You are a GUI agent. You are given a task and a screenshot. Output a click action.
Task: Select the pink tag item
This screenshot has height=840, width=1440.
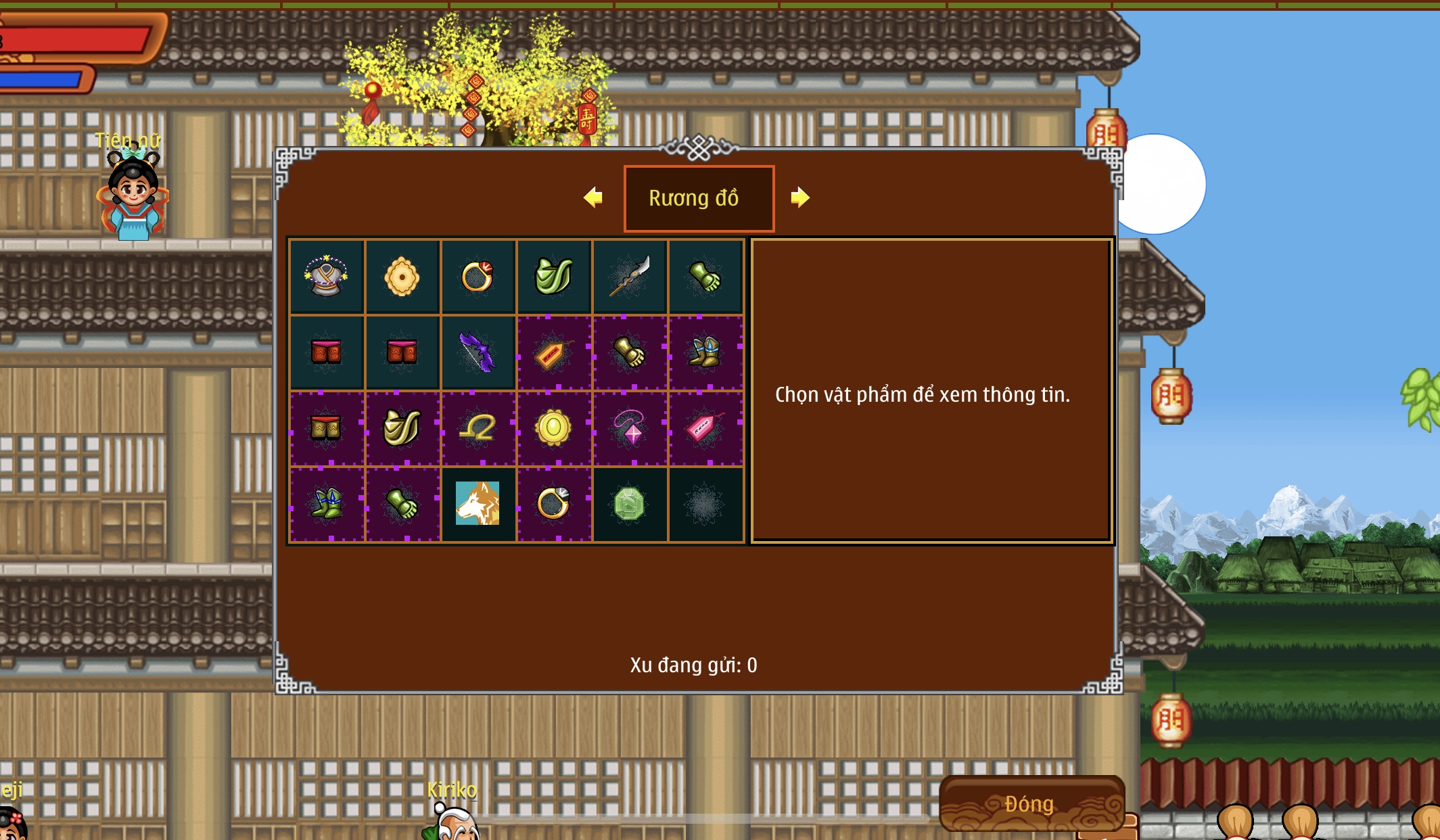705,428
